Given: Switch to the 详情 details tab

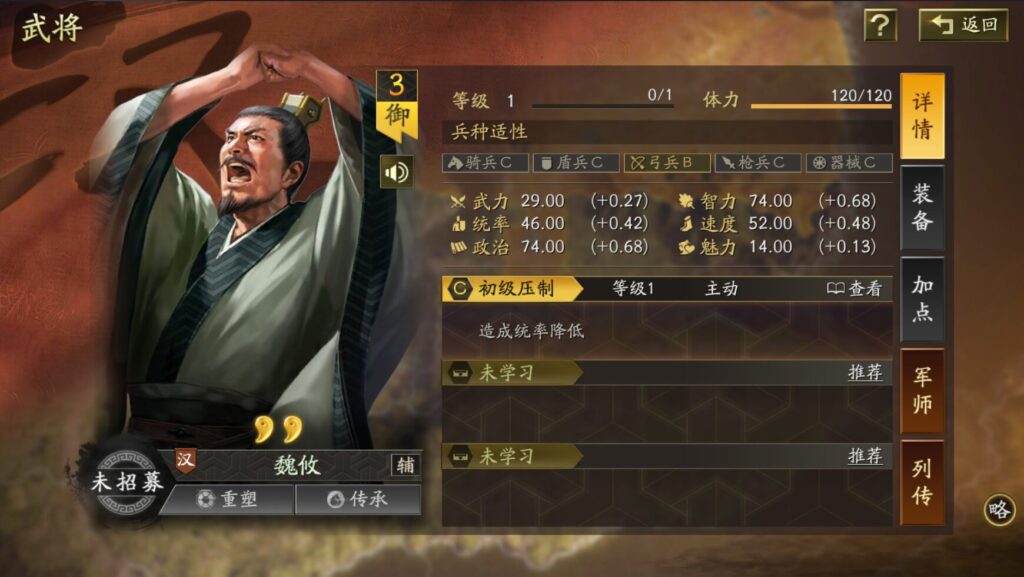Looking at the screenshot, I should coord(922,116).
